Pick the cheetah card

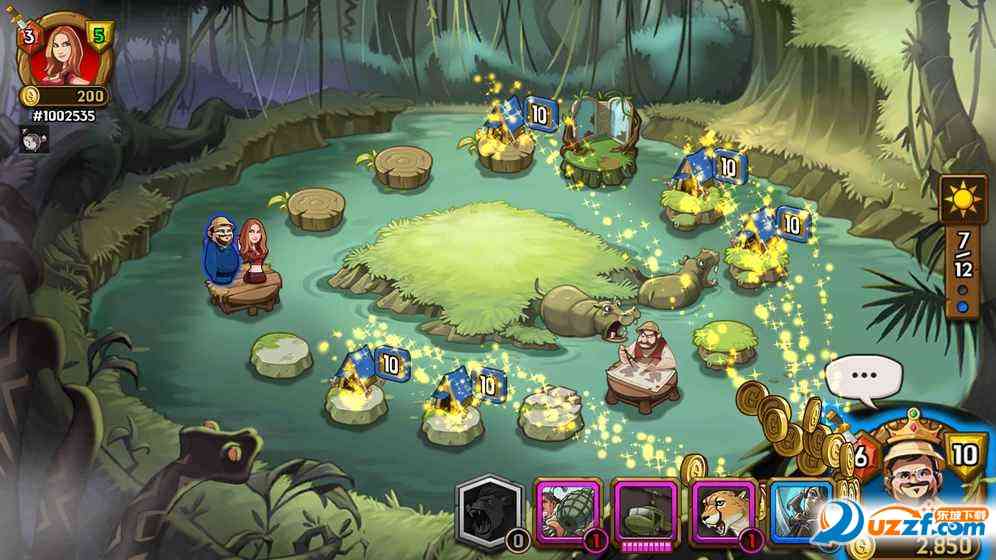point(723,512)
